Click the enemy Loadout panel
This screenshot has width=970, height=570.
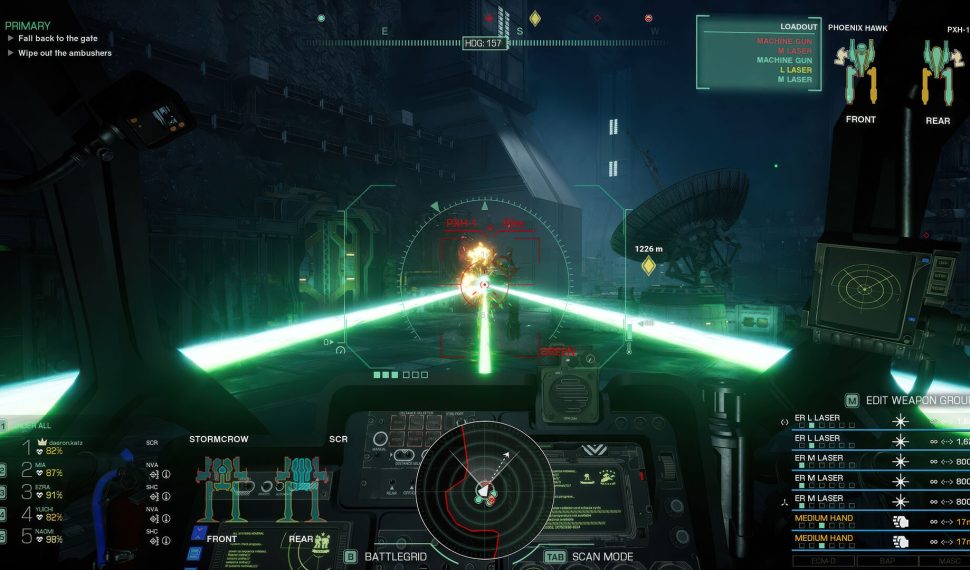(x=759, y=53)
